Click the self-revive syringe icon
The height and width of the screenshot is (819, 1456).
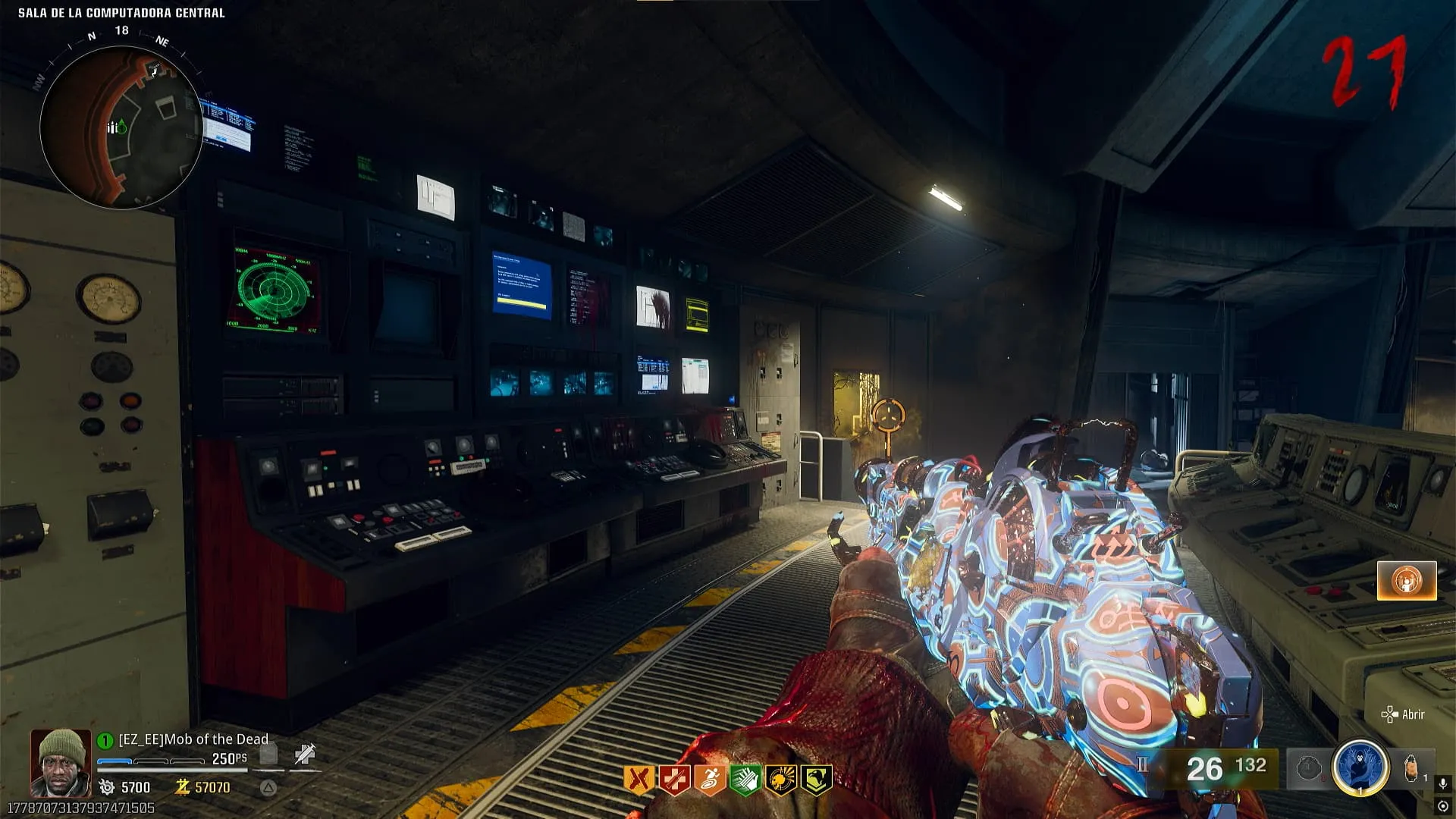[305, 754]
